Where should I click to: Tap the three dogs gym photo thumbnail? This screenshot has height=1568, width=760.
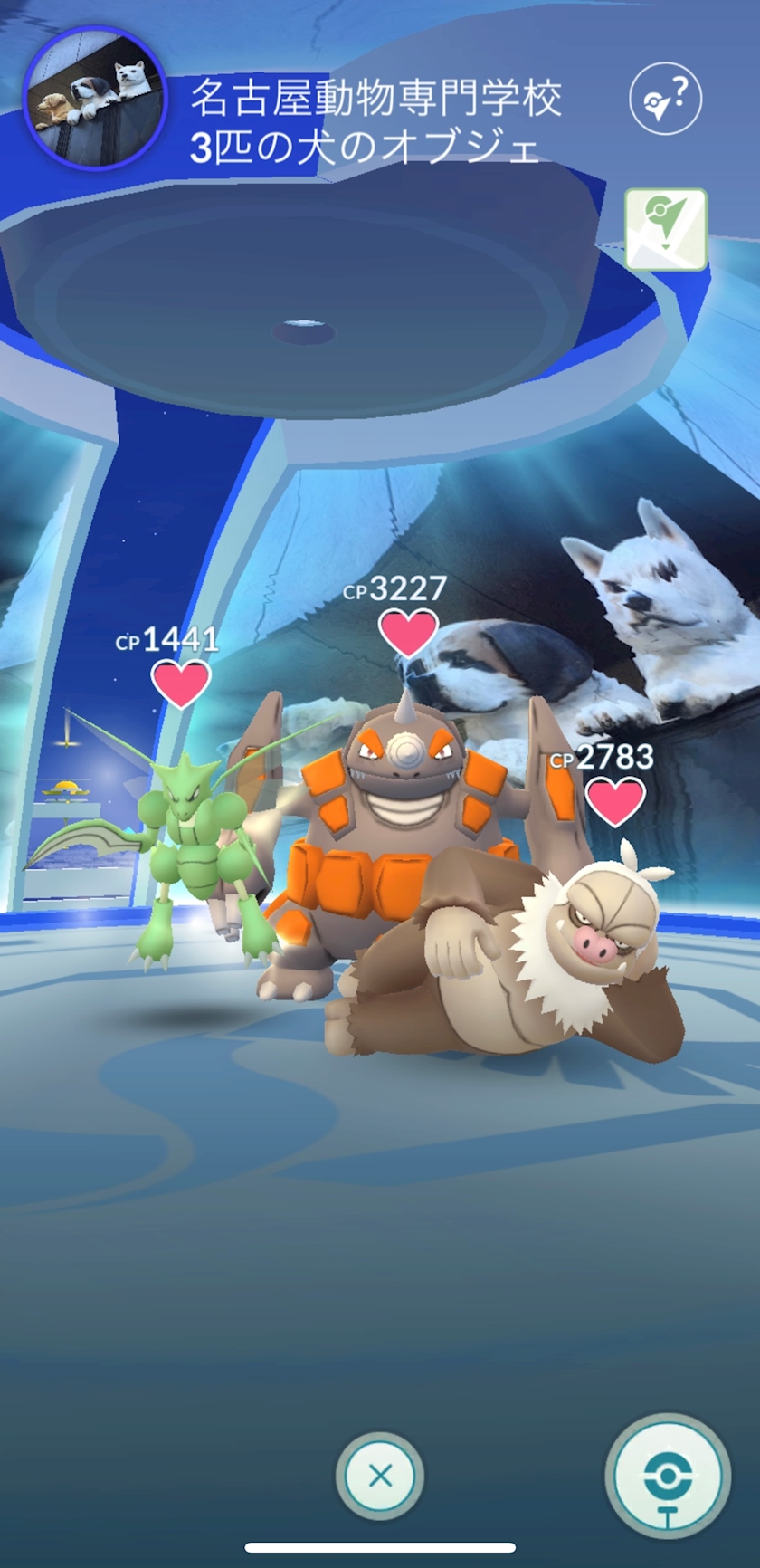click(95, 98)
